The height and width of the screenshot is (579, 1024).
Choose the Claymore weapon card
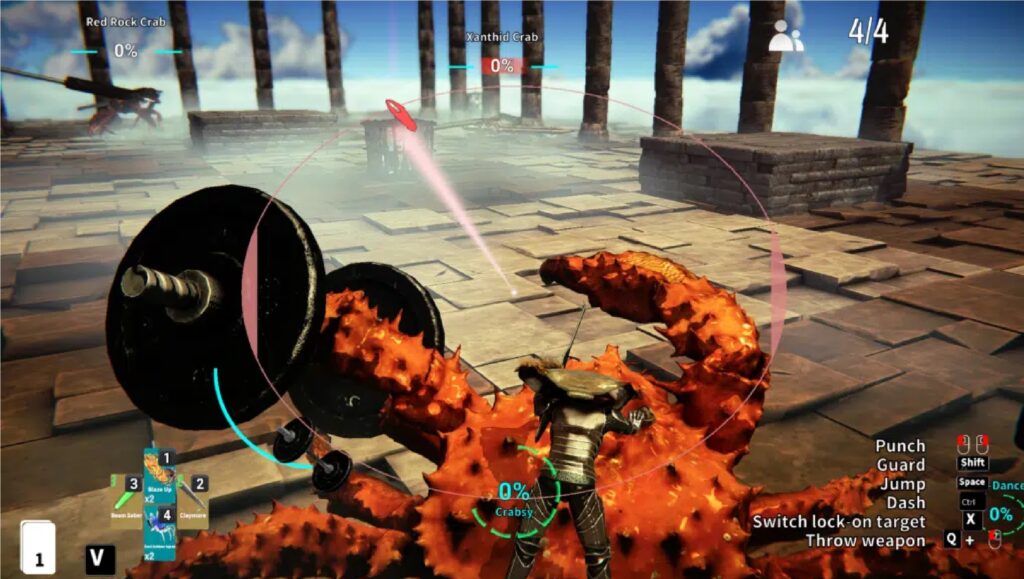click(192, 503)
